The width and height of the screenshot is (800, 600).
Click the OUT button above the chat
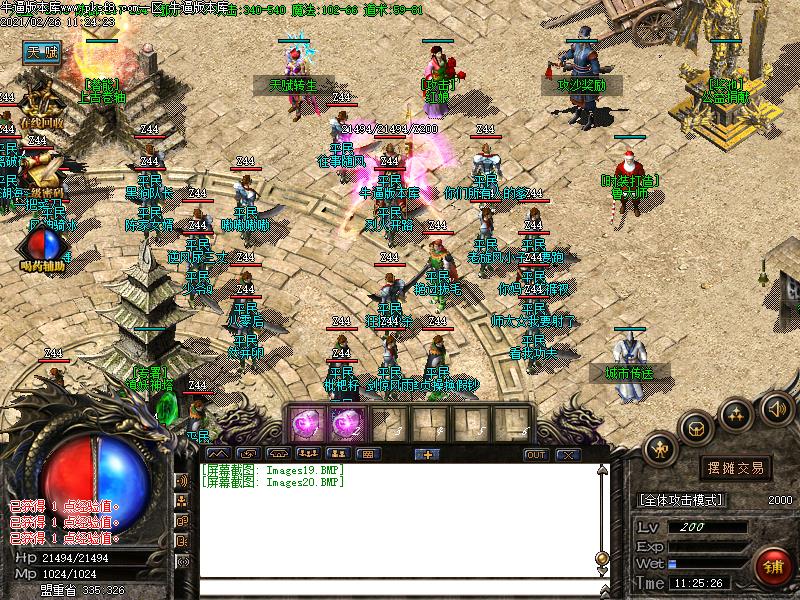[x=536, y=454]
